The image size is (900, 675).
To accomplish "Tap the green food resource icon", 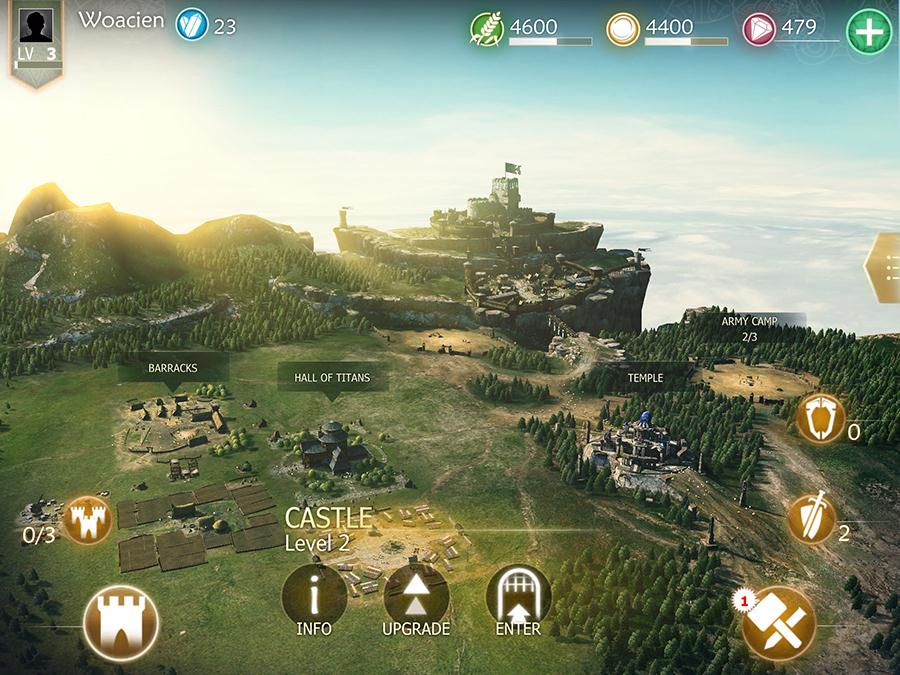I will pyautogui.click(x=486, y=30).
